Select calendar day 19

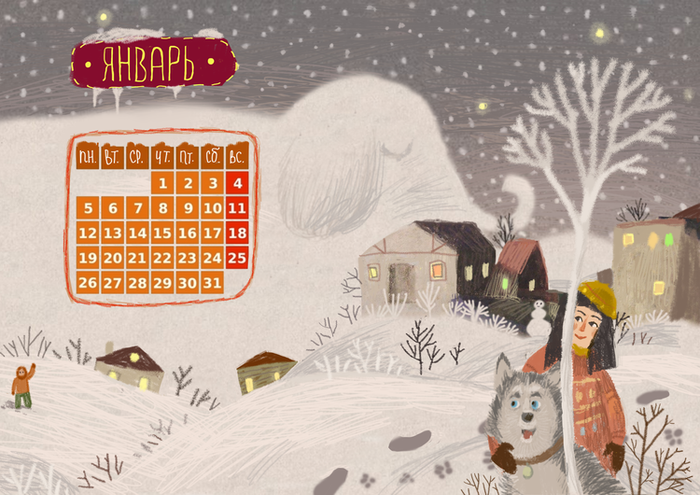(87, 258)
